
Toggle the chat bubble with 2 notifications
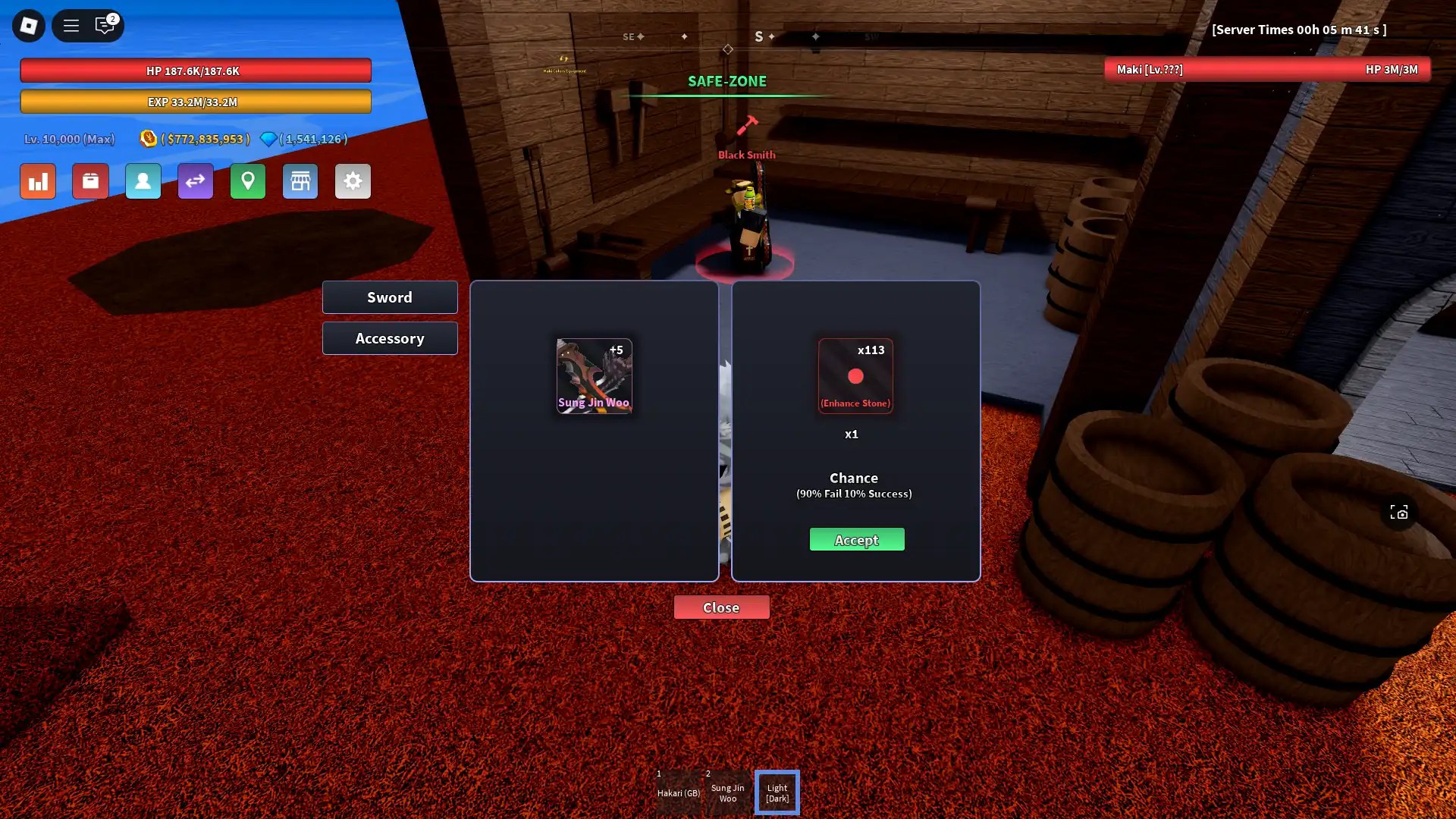coord(105,25)
